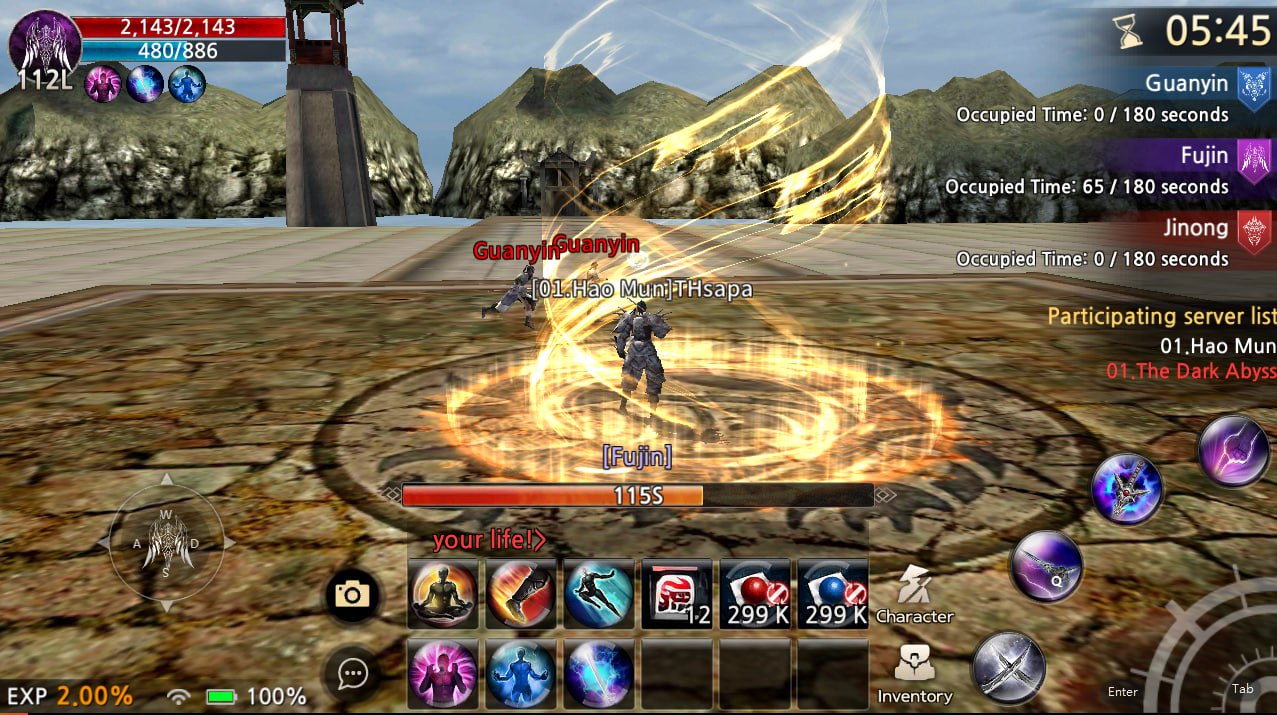Viewport: 1277px width, 715px height.
Task: Trigger the purple slash skill button
Action: click(1234, 451)
